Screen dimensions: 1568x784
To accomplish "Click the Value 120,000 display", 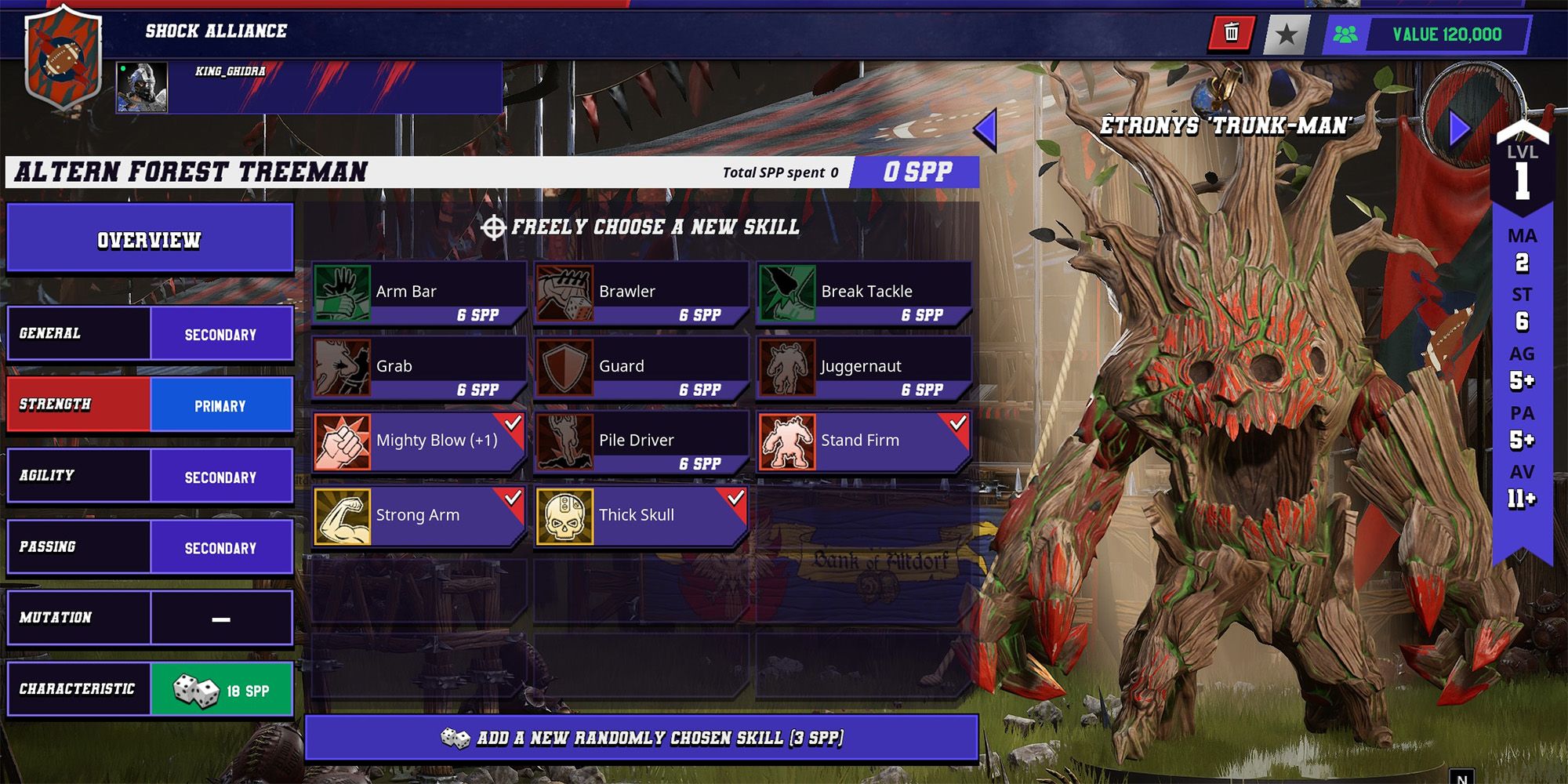I will point(1443,34).
